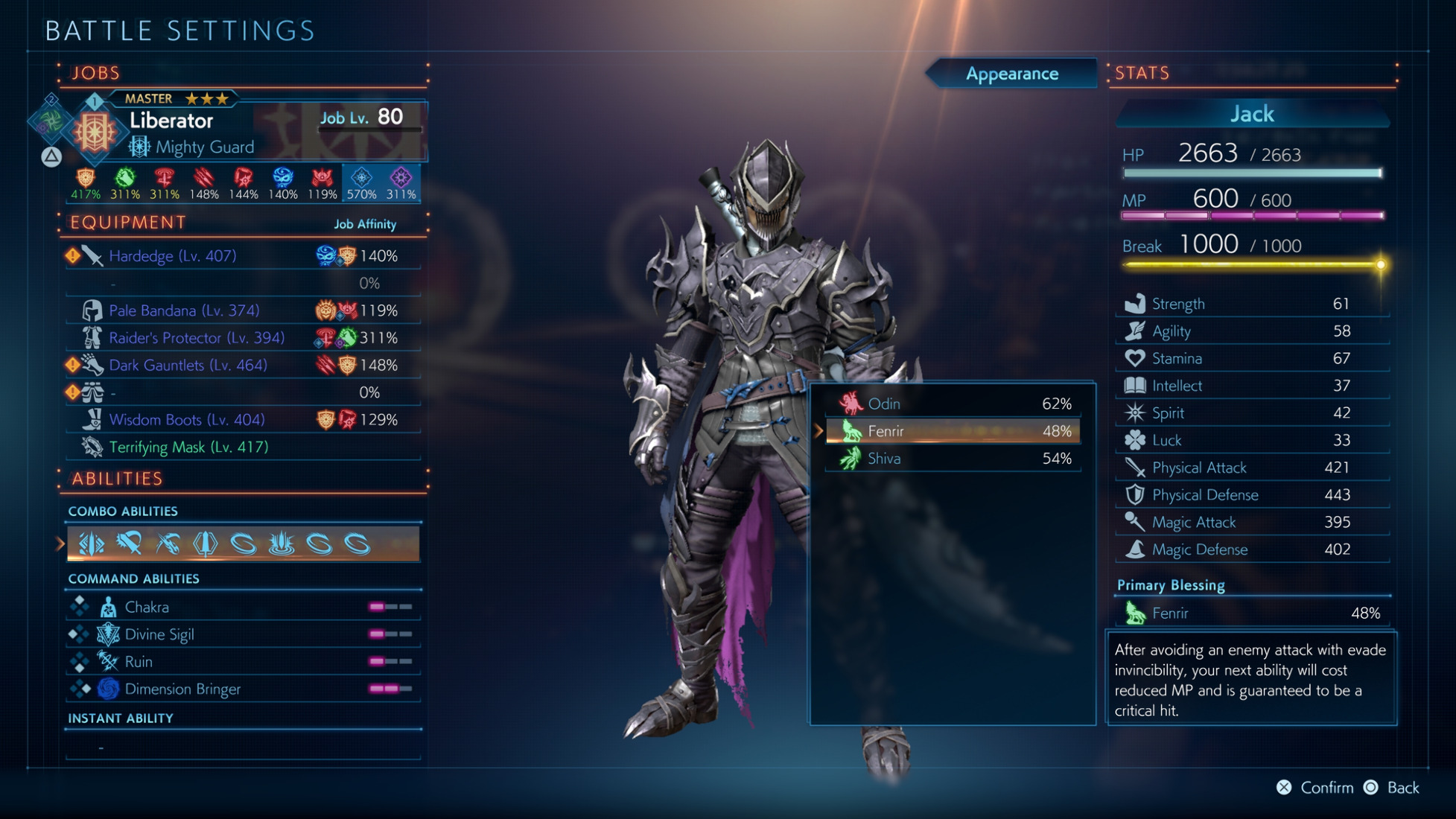Select the empty Instant Ability slot
1456x819 pixels.
click(x=243, y=746)
